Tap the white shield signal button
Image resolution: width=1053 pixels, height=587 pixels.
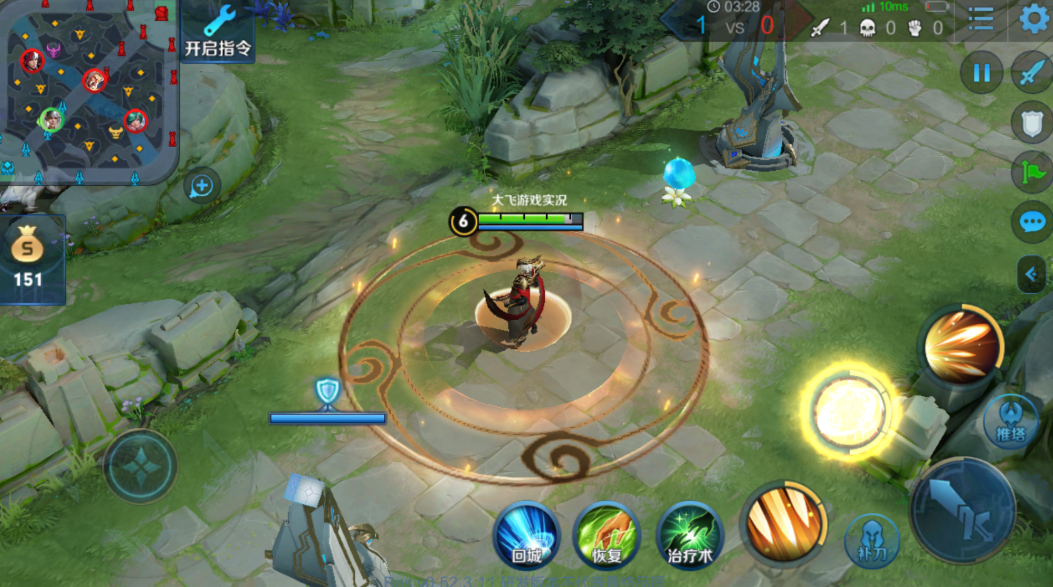1032,122
